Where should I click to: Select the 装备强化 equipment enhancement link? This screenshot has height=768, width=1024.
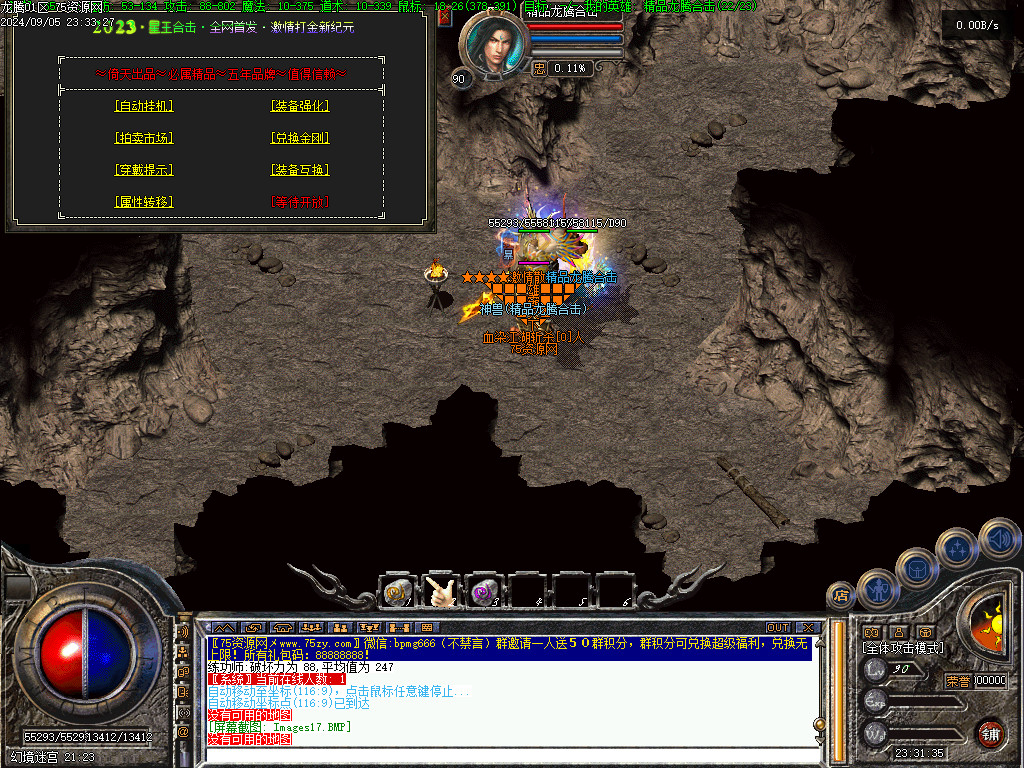coord(300,106)
